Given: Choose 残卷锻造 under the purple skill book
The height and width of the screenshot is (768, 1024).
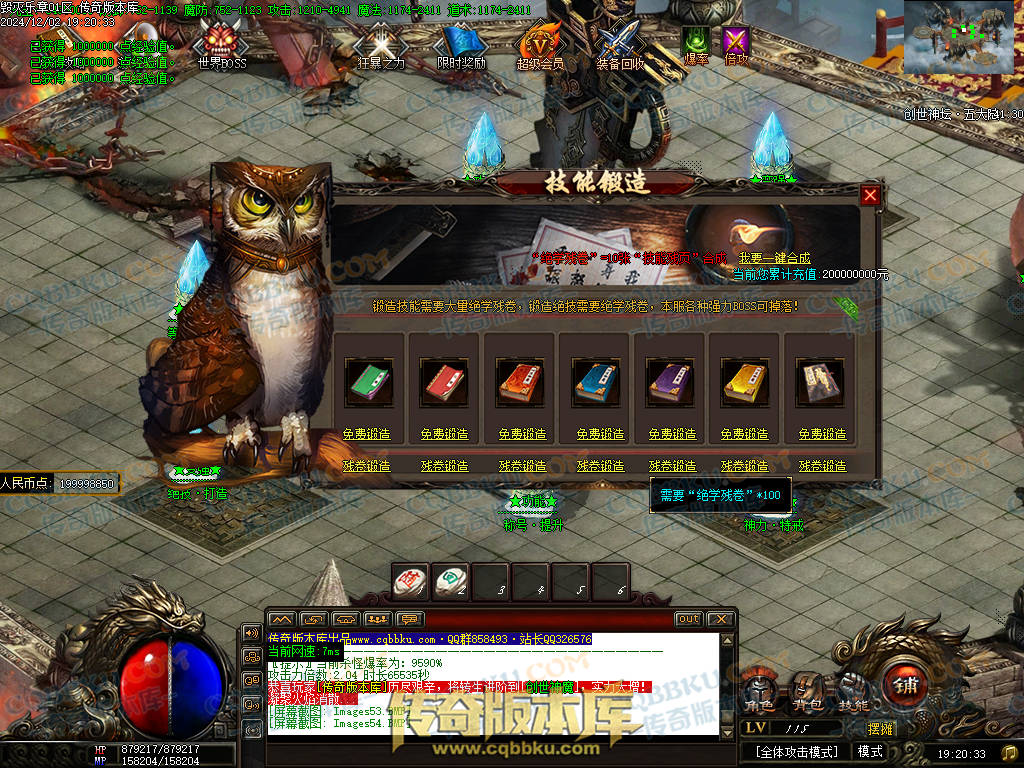Looking at the screenshot, I should pos(672,466).
